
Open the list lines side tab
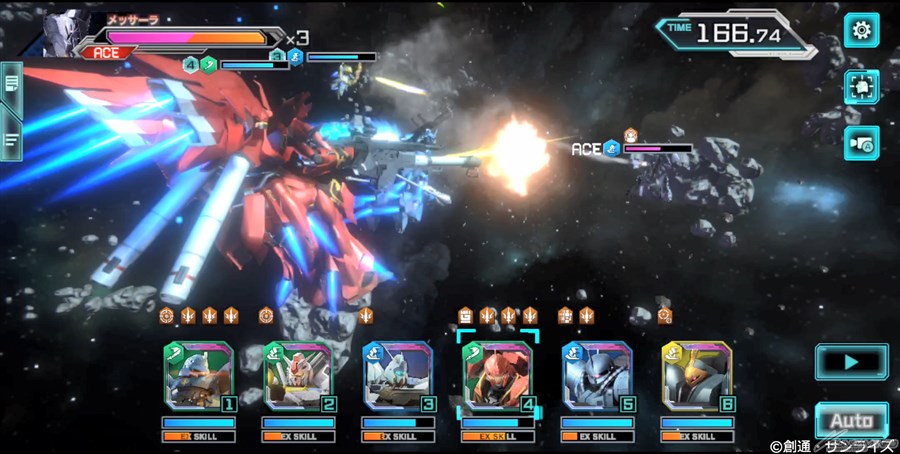click(12, 140)
